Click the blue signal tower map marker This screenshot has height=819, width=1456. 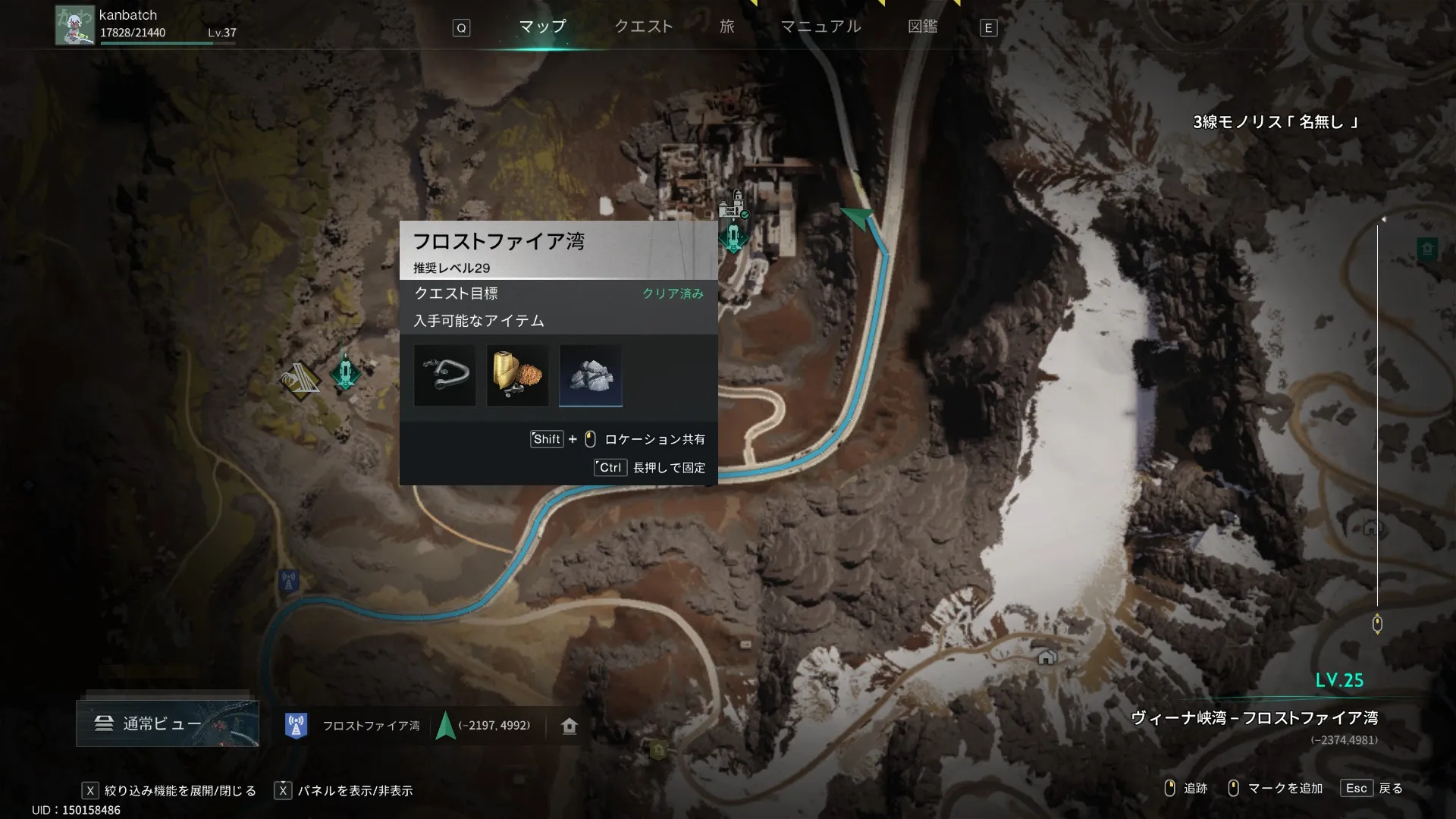[288, 582]
